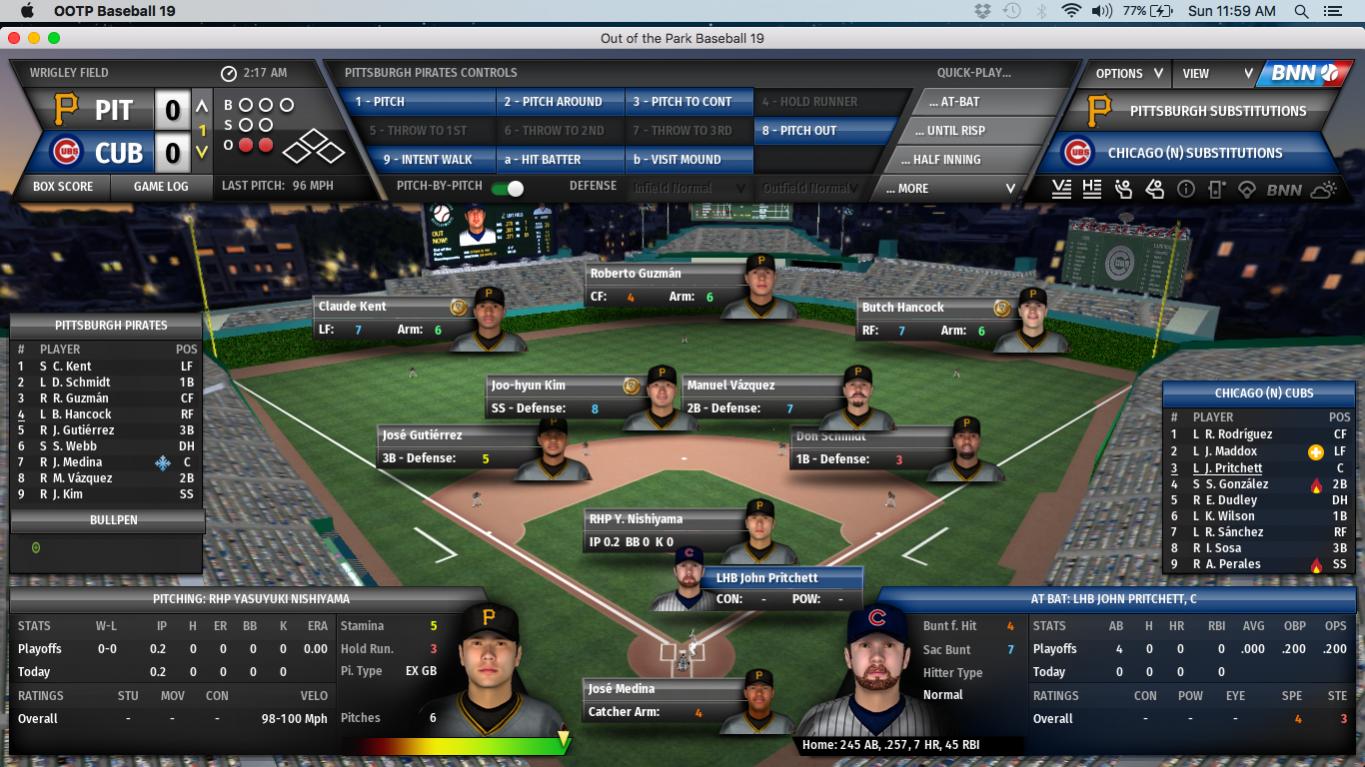Expand the More quick-play dropdown
The image size is (1365, 767).
[950, 188]
